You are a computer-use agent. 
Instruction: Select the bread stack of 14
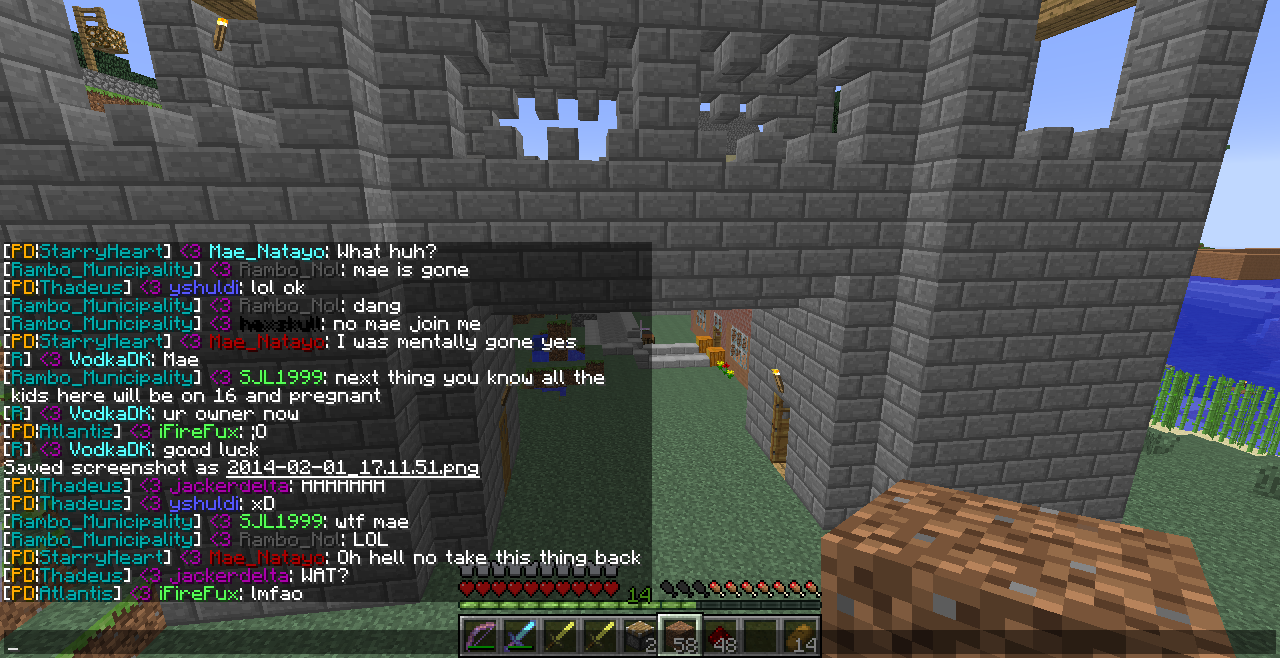(799, 636)
